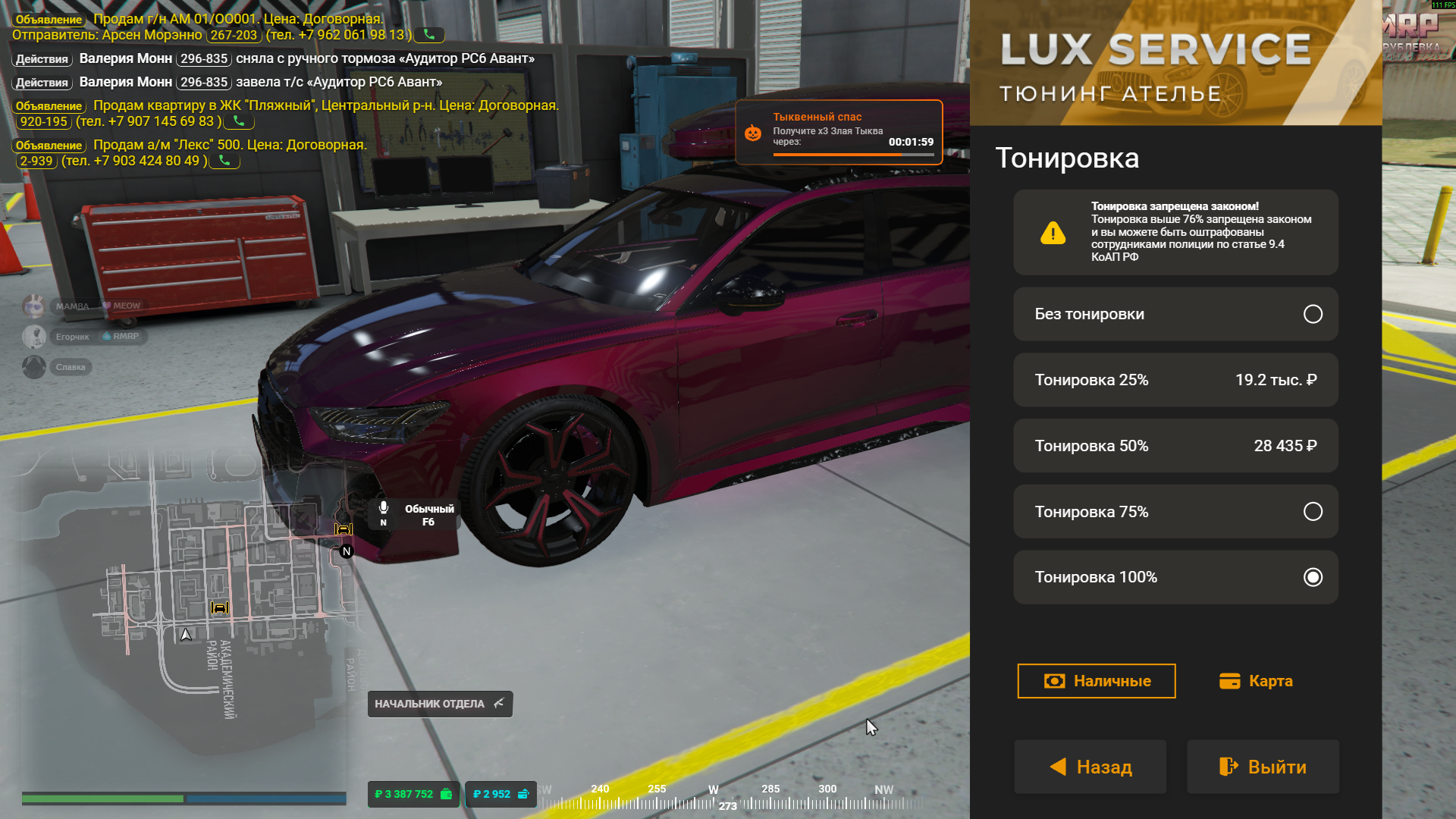Screen dimensions: 1456x819
Task: Choose the Тонировка 100% option
Action: click(x=1175, y=577)
